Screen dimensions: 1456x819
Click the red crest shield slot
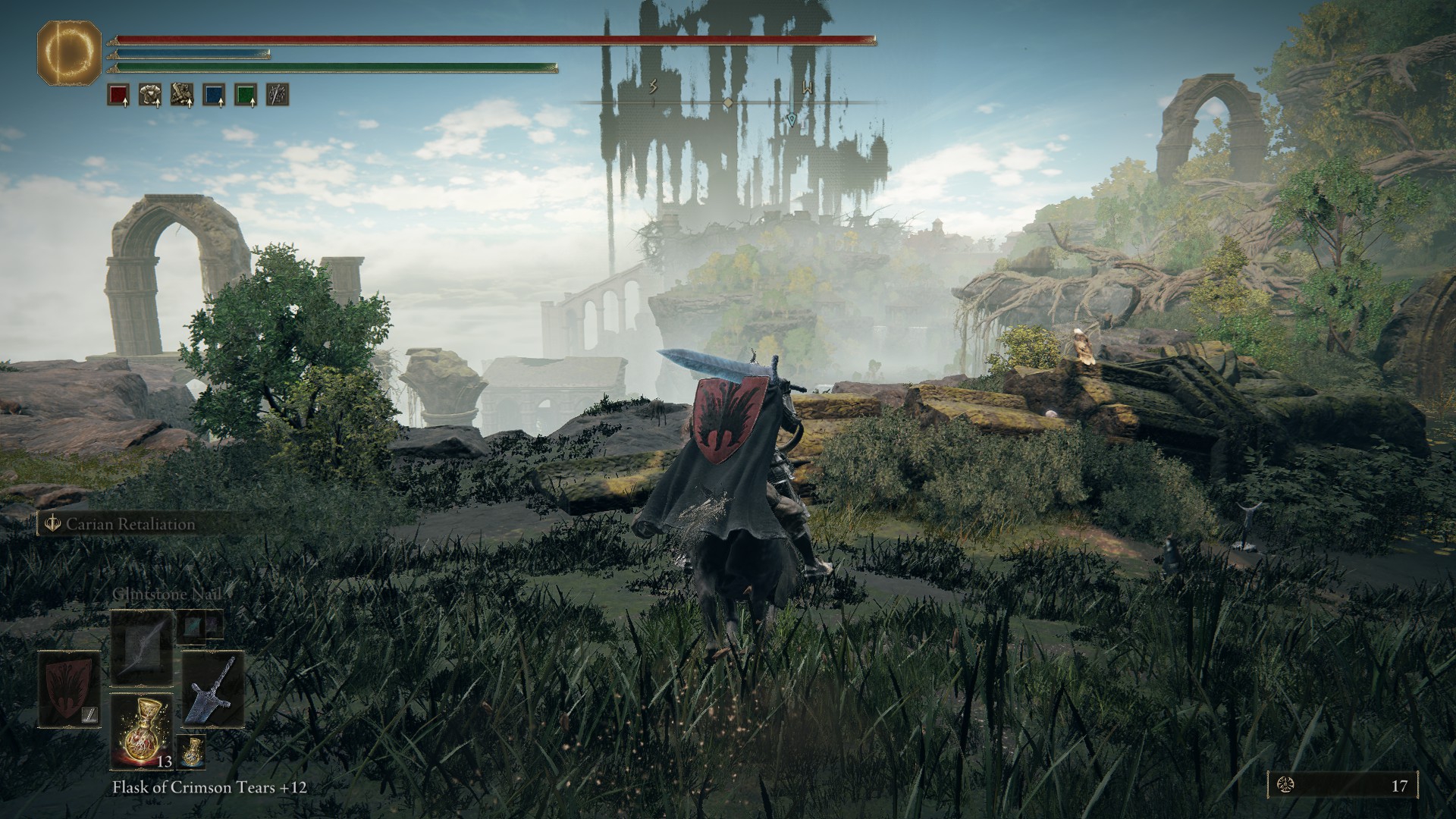pos(69,689)
